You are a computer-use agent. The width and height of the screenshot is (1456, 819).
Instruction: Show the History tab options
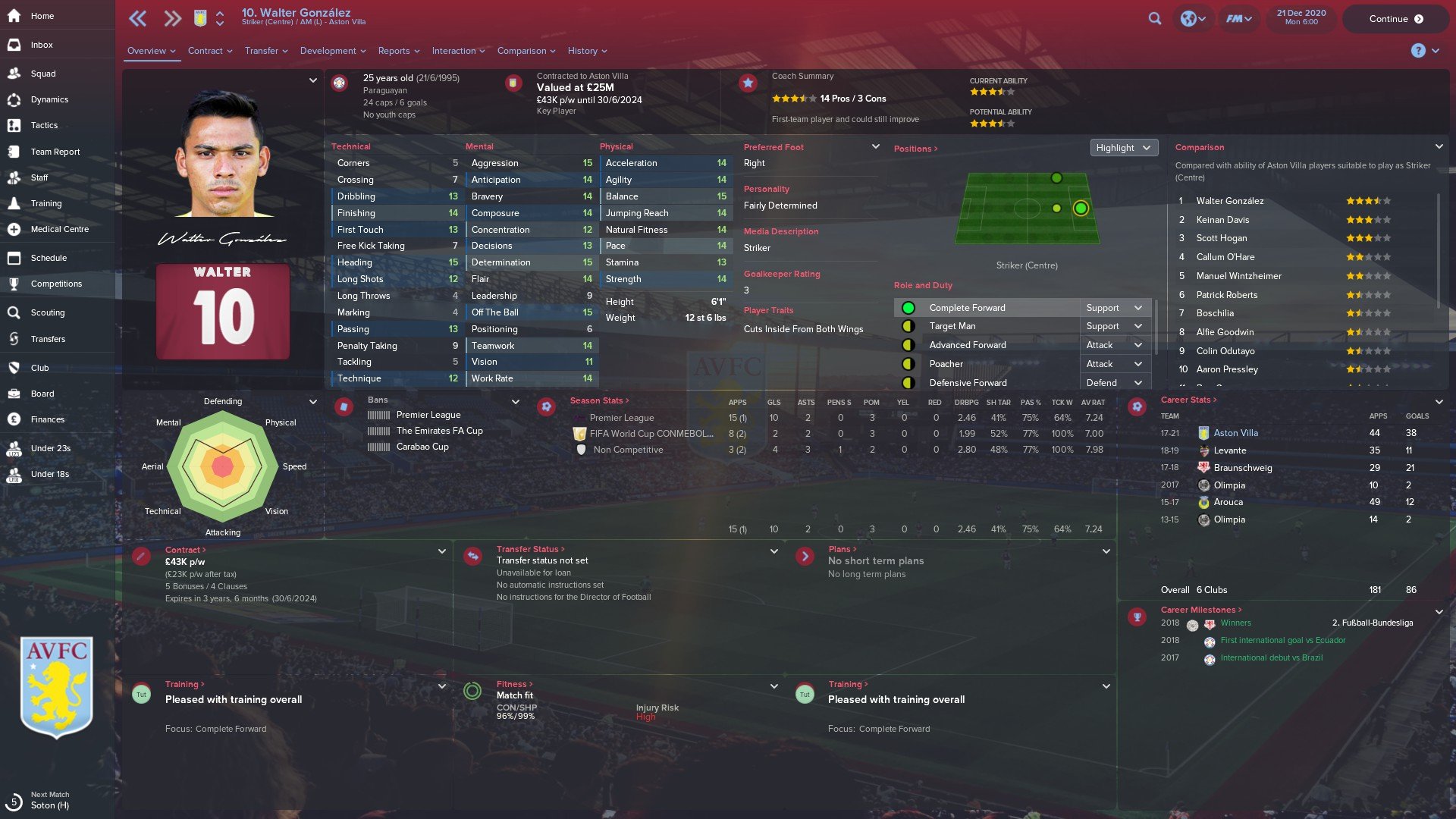coord(587,51)
